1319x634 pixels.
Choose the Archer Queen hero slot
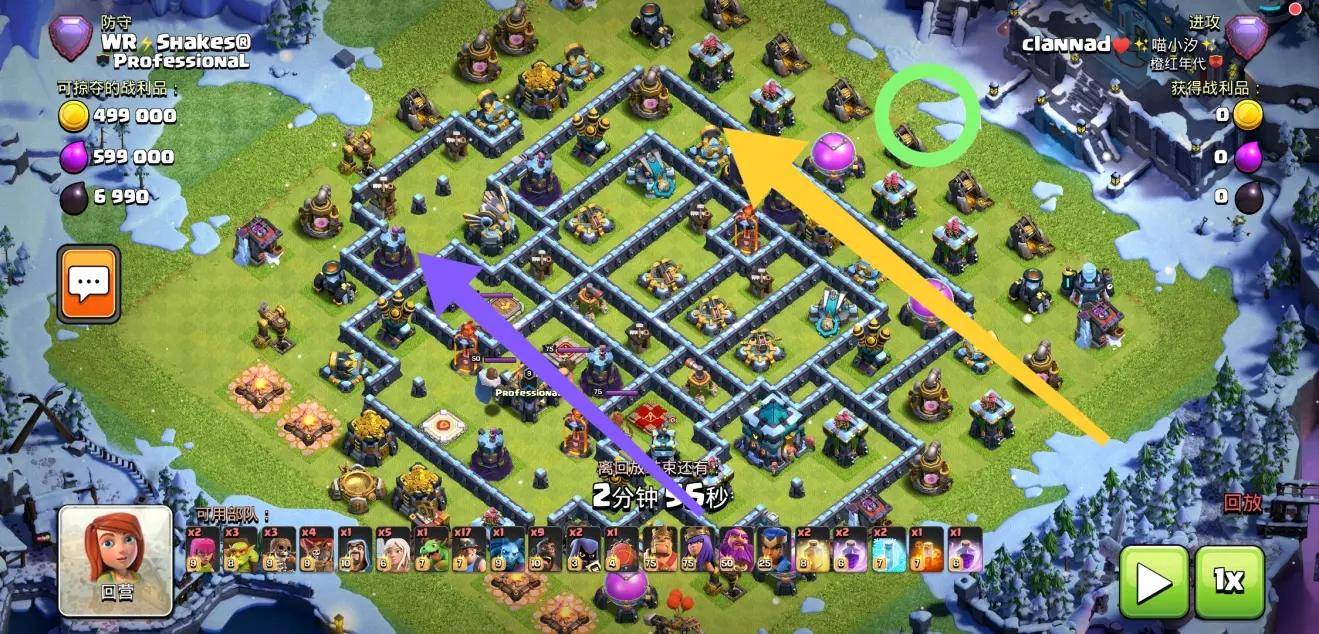click(697, 549)
